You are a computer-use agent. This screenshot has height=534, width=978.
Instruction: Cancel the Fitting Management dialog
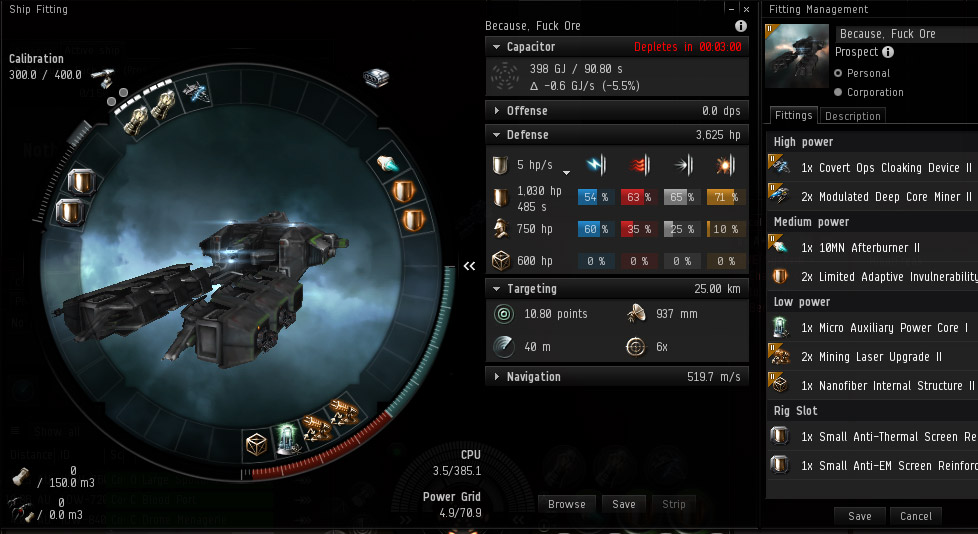point(916,516)
